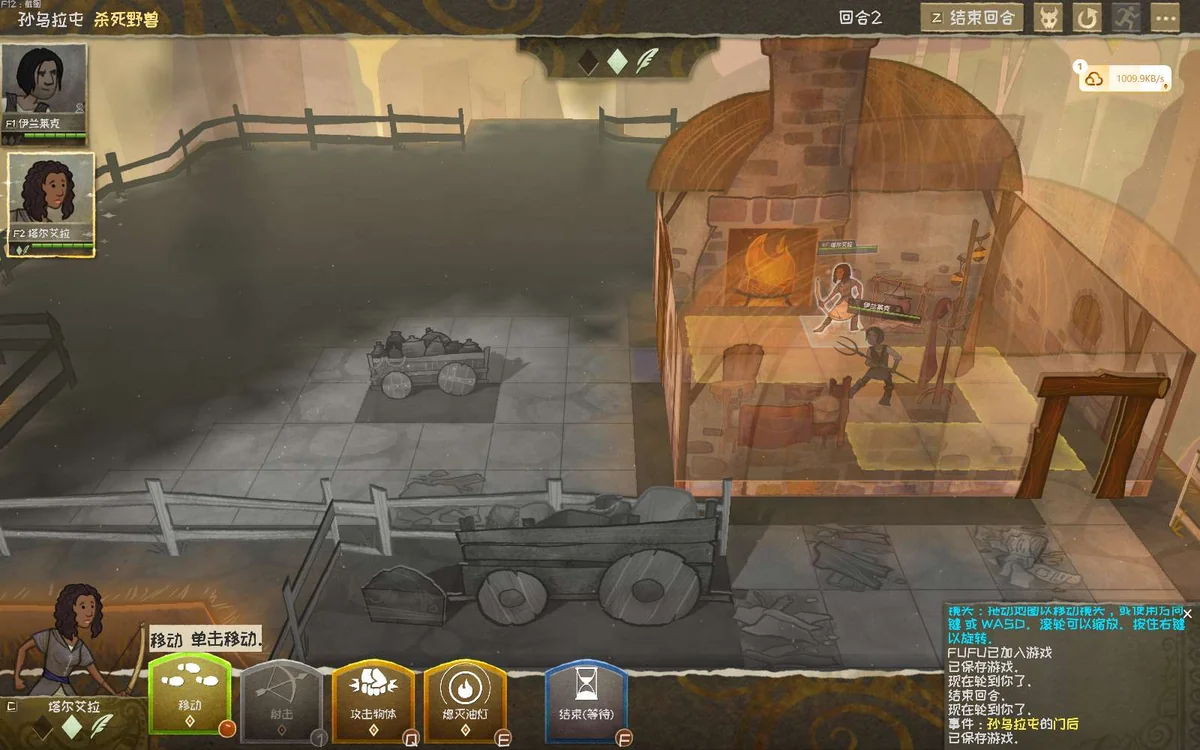End the turn with 结束回合 button
The width and height of the screenshot is (1200, 750).
pos(972,18)
